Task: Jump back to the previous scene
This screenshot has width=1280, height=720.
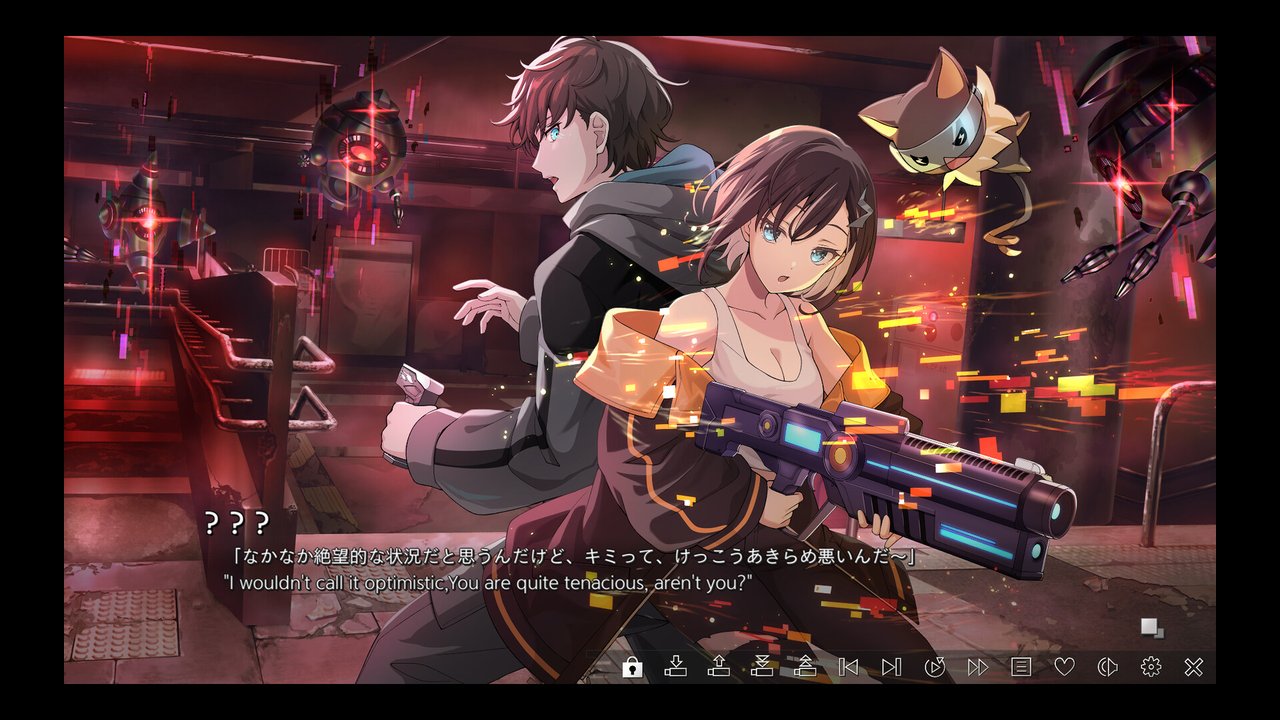Action: click(849, 667)
